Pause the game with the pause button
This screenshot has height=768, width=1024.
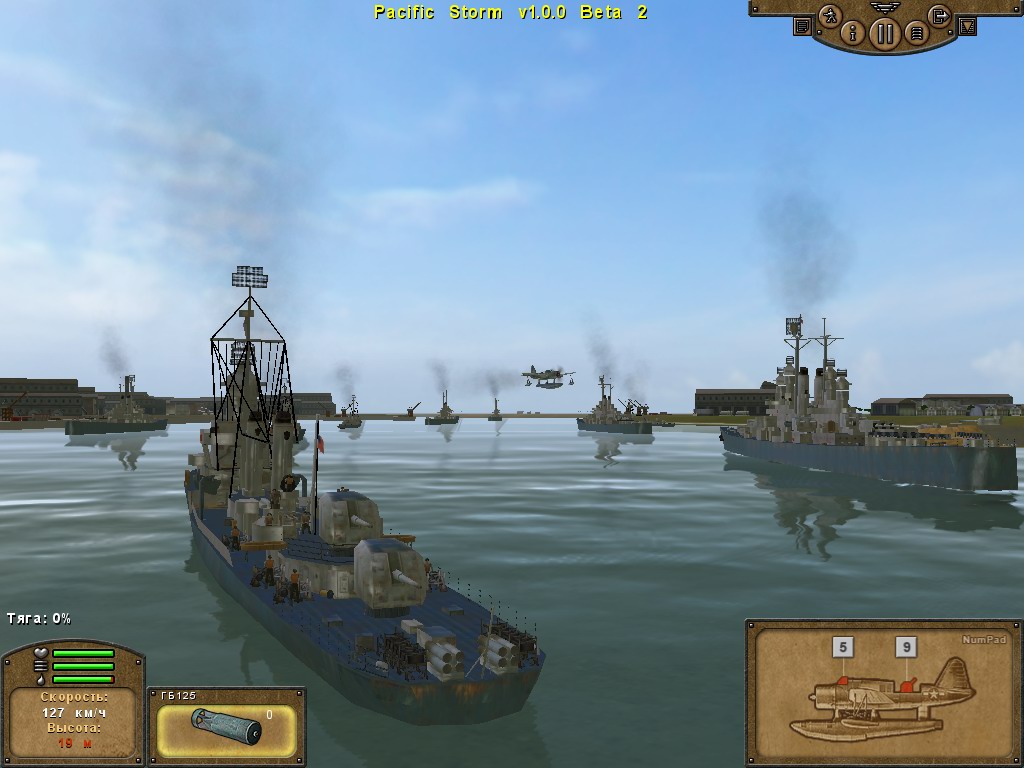coord(884,34)
